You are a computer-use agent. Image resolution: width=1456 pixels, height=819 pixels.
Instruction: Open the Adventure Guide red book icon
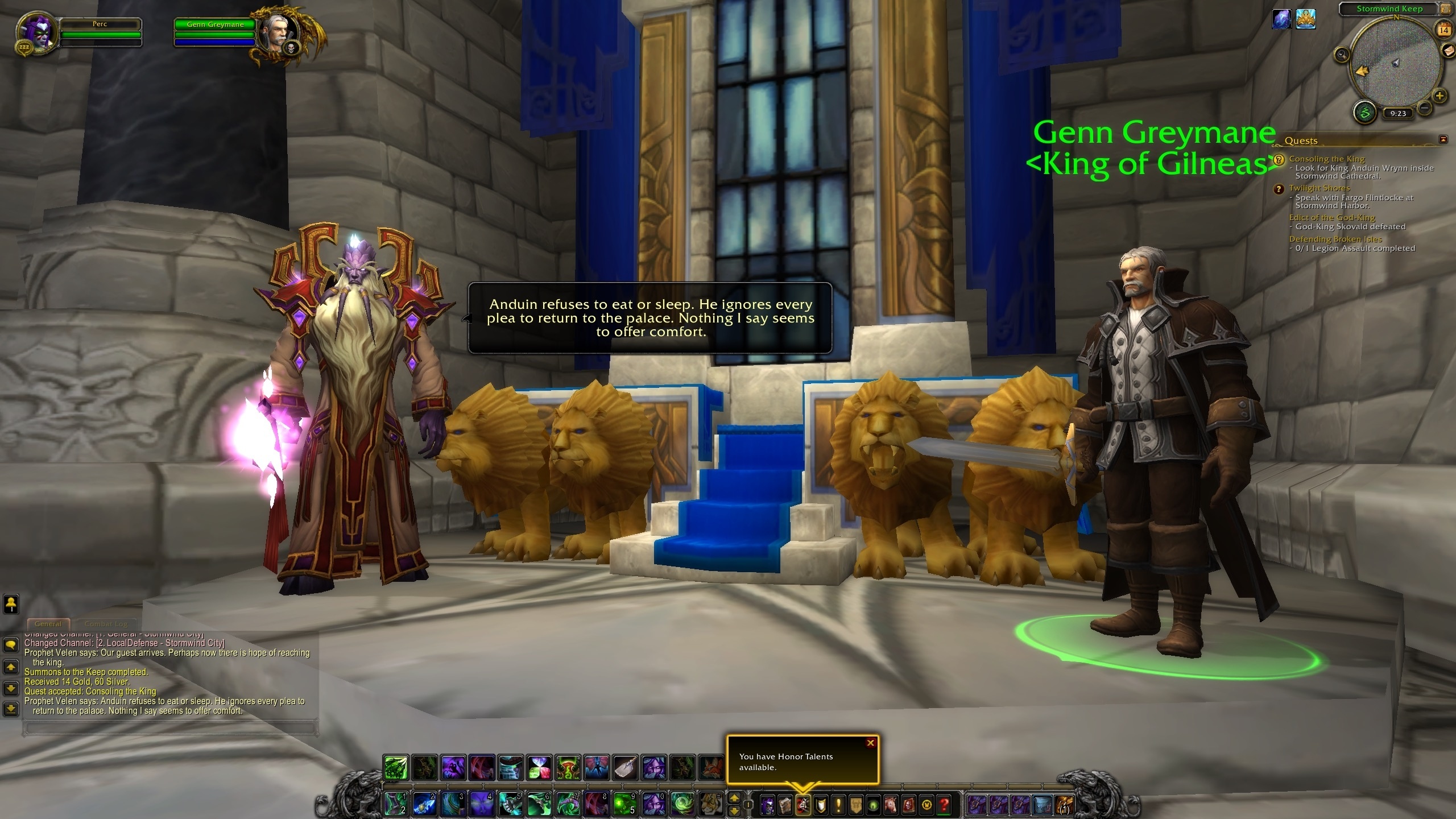(x=908, y=805)
